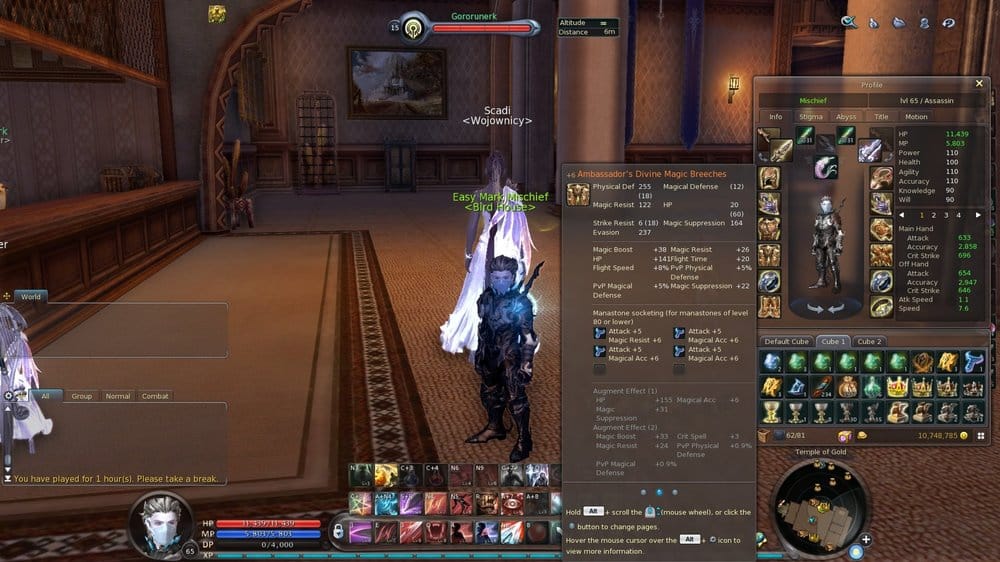
Task: Select the Title tab
Action: (x=881, y=117)
